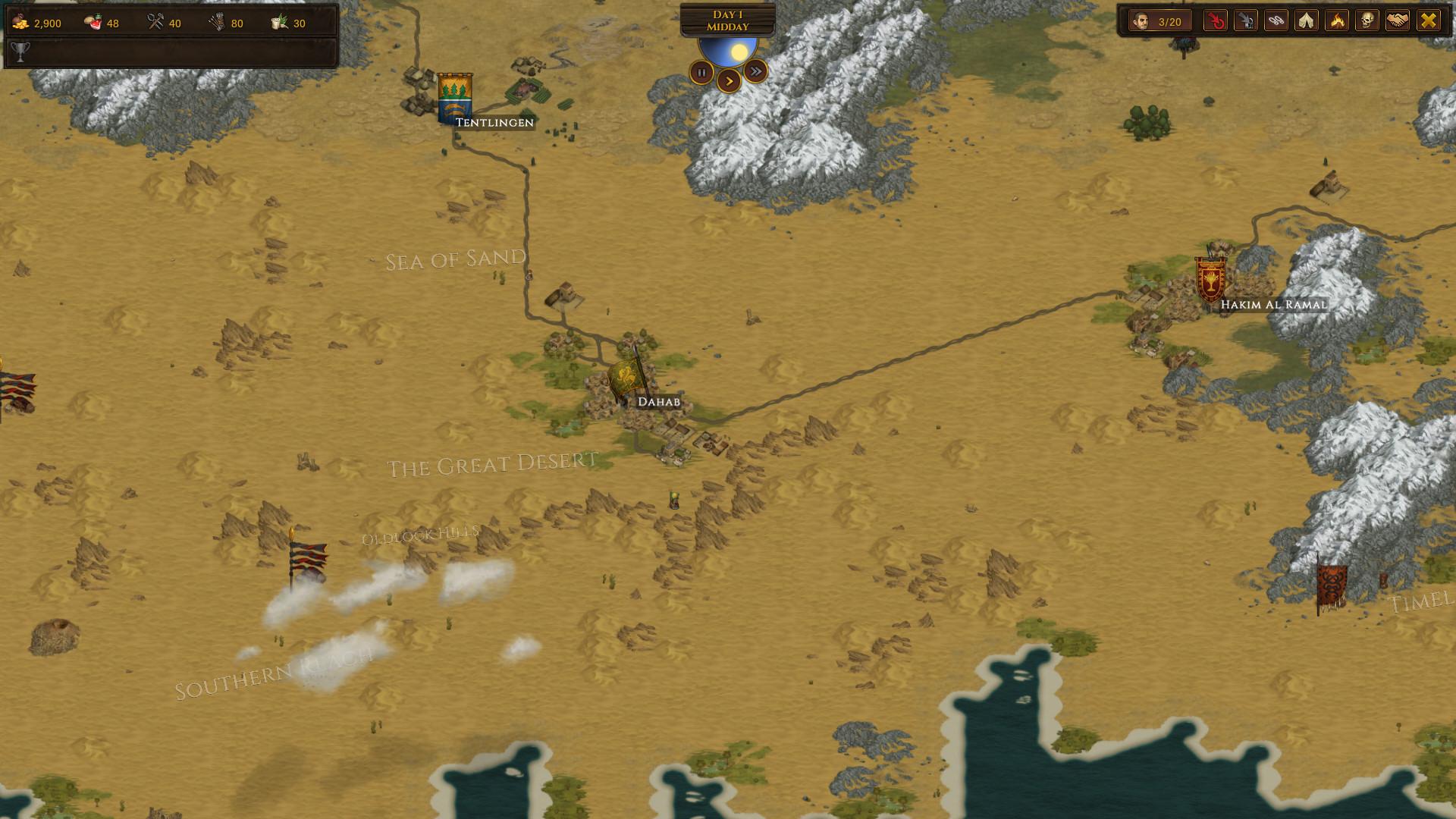Open the footsteps tracking icon
Image resolution: width=1456 pixels, height=819 pixels.
pos(1276,20)
